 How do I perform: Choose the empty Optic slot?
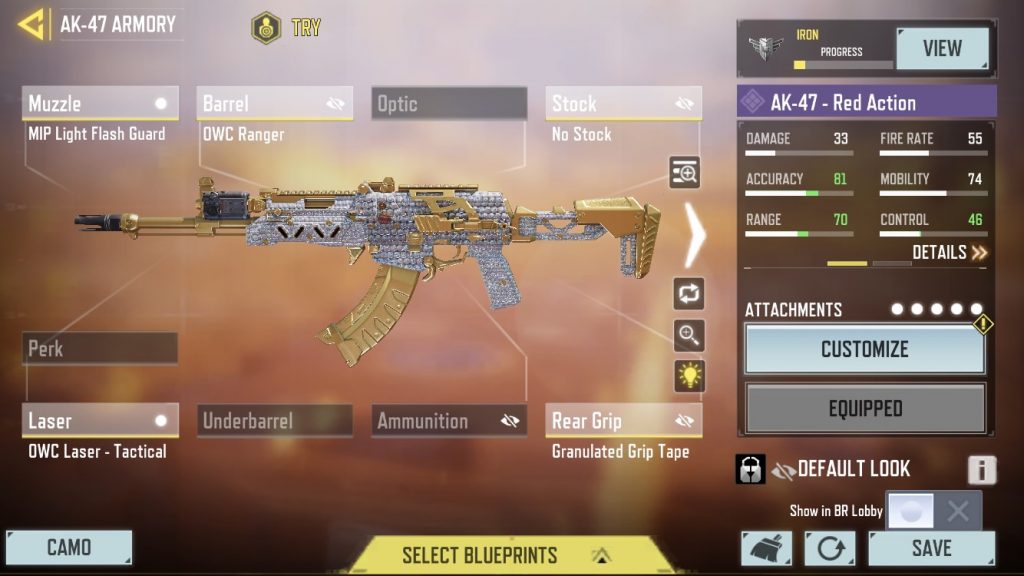click(x=449, y=103)
